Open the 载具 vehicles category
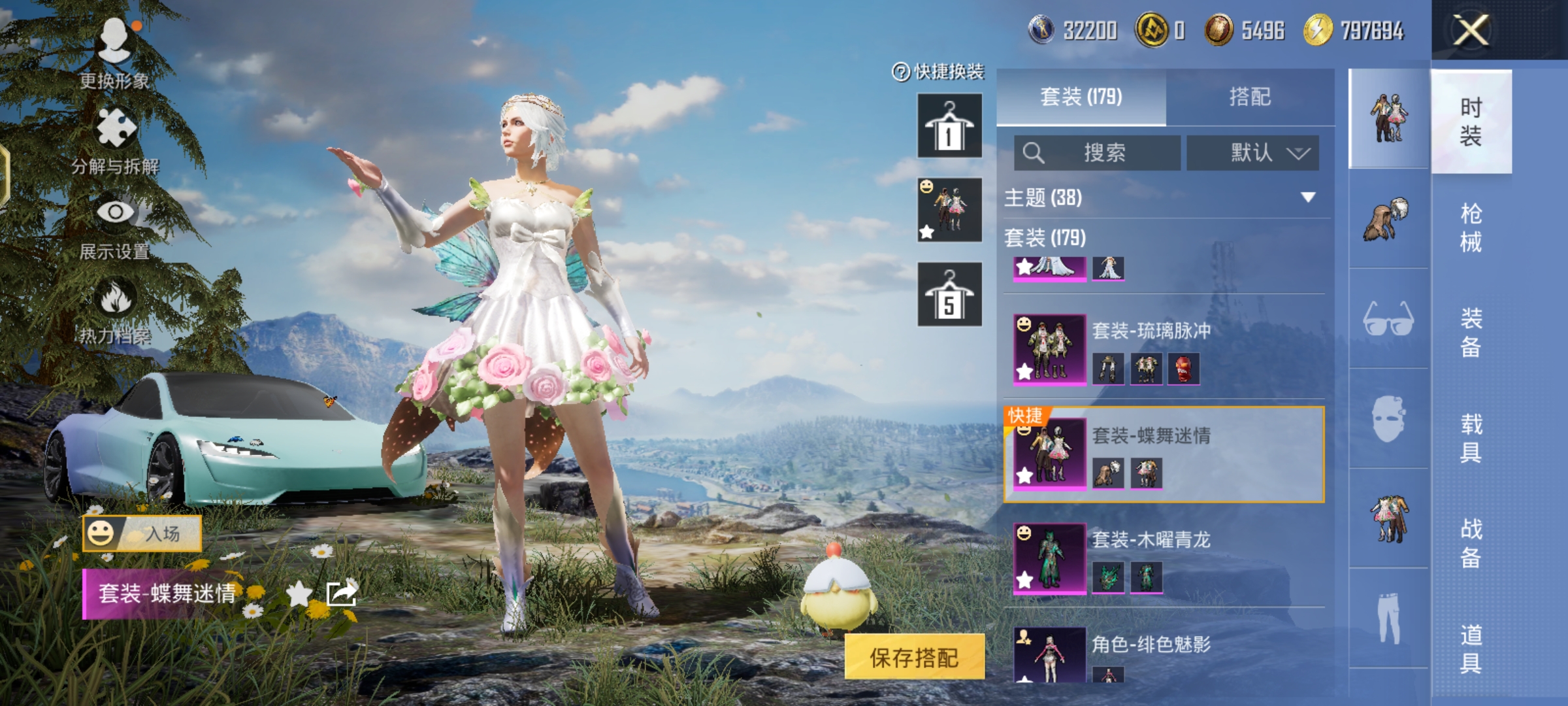This screenshot has height=706, width=1568. 1471,438
